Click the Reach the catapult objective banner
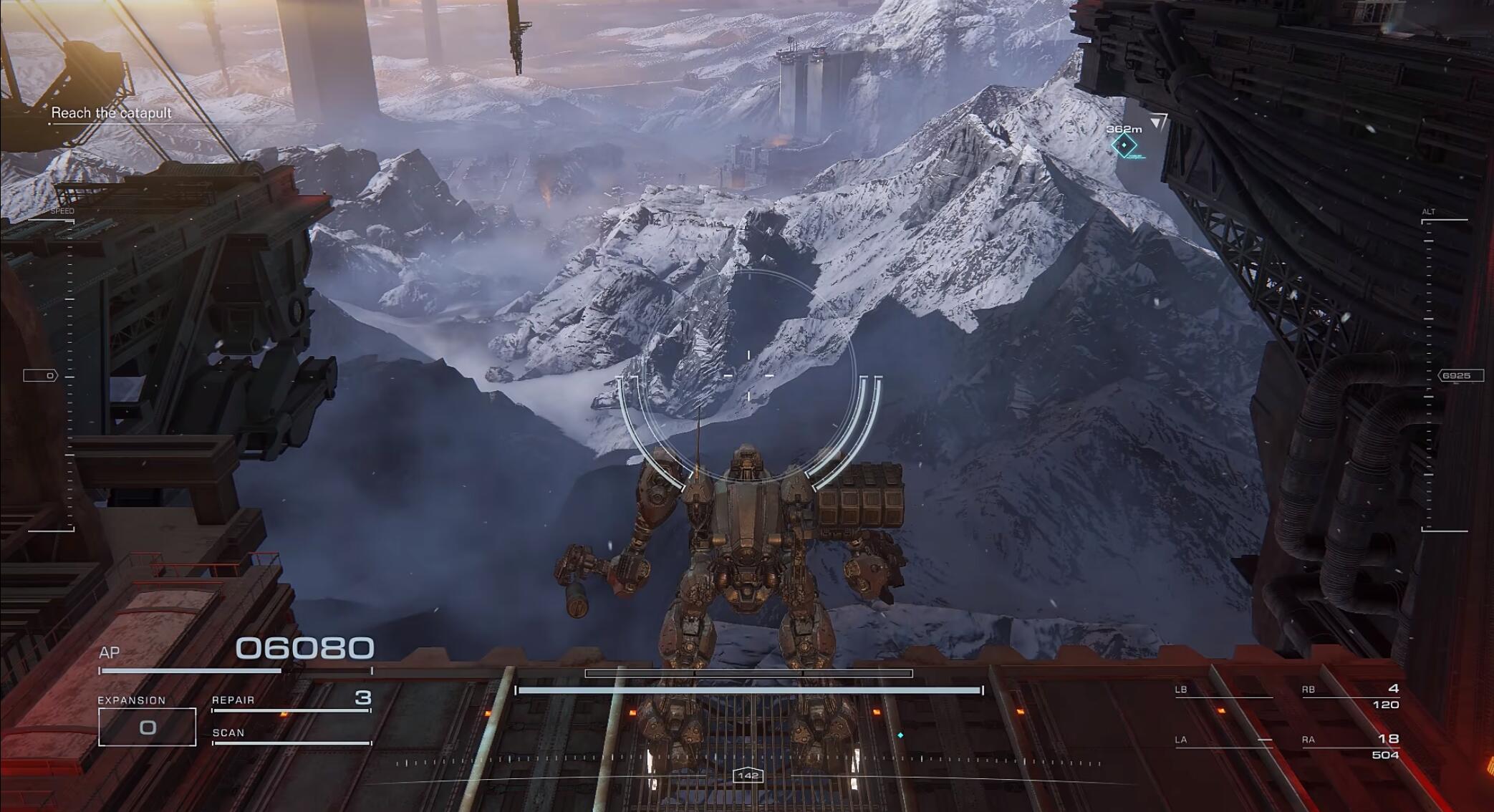The height and width of the screenshot is (812, 1494). (x=111, y=112)
